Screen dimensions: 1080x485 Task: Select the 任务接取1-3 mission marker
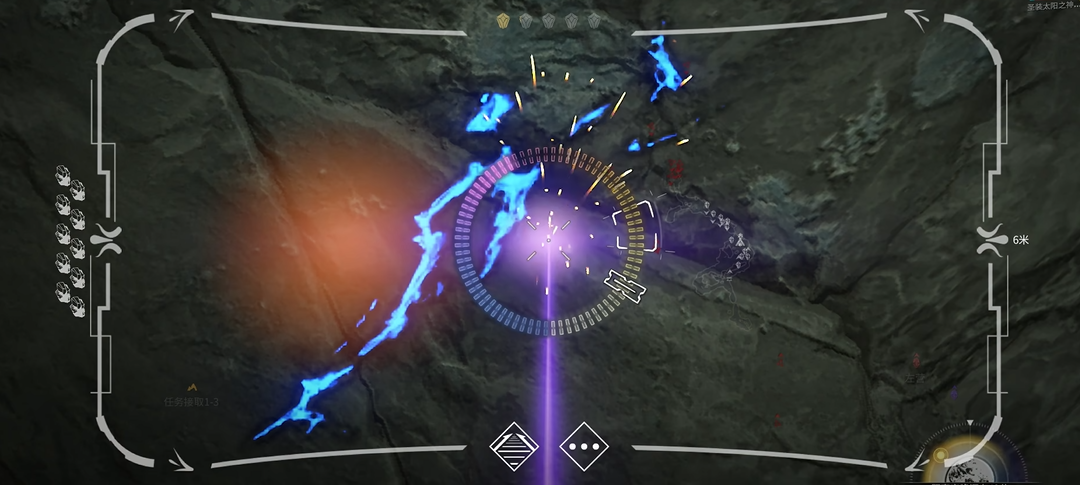pyautogui.click(x=191, y=400)
